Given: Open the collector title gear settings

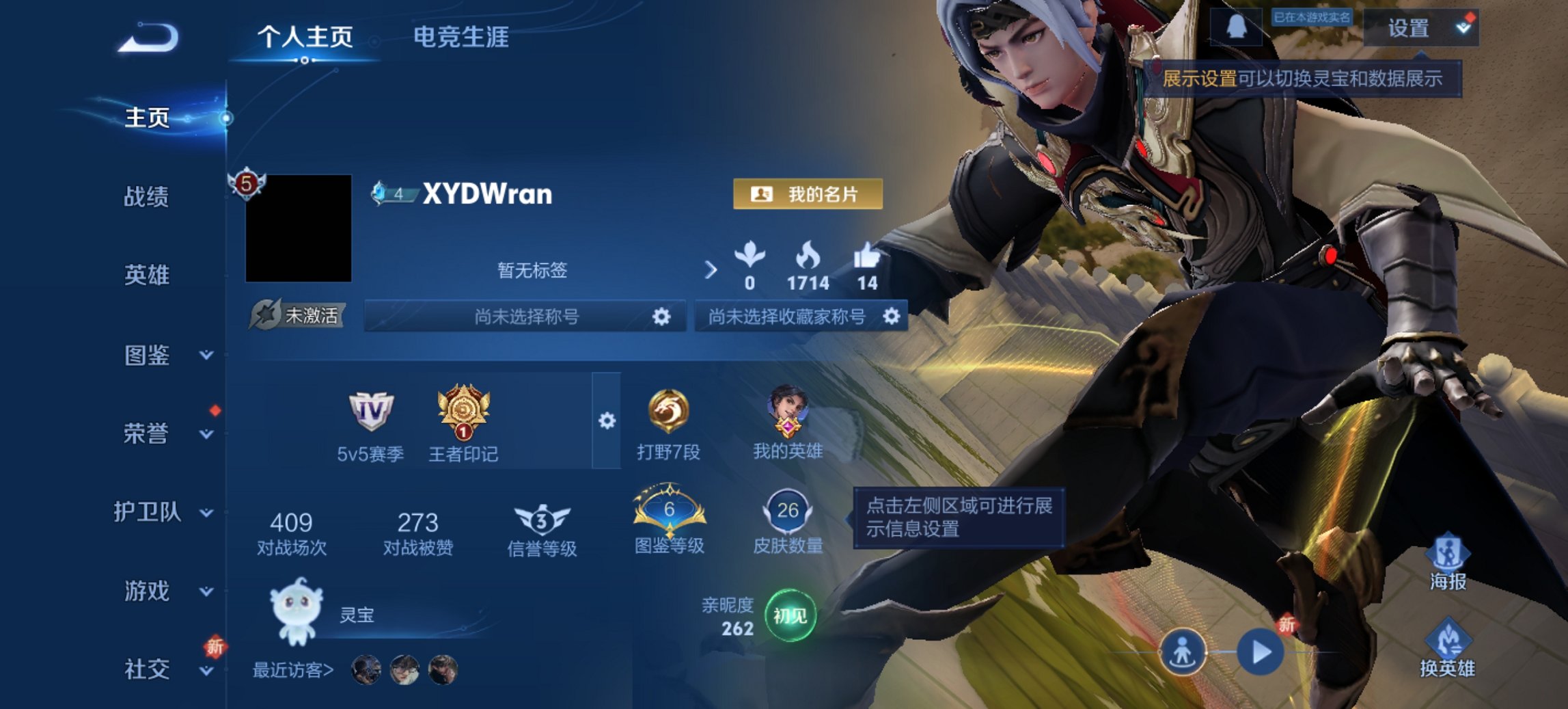Looking at the screenshot, I should pyautogui.click(x=892, y=317).
